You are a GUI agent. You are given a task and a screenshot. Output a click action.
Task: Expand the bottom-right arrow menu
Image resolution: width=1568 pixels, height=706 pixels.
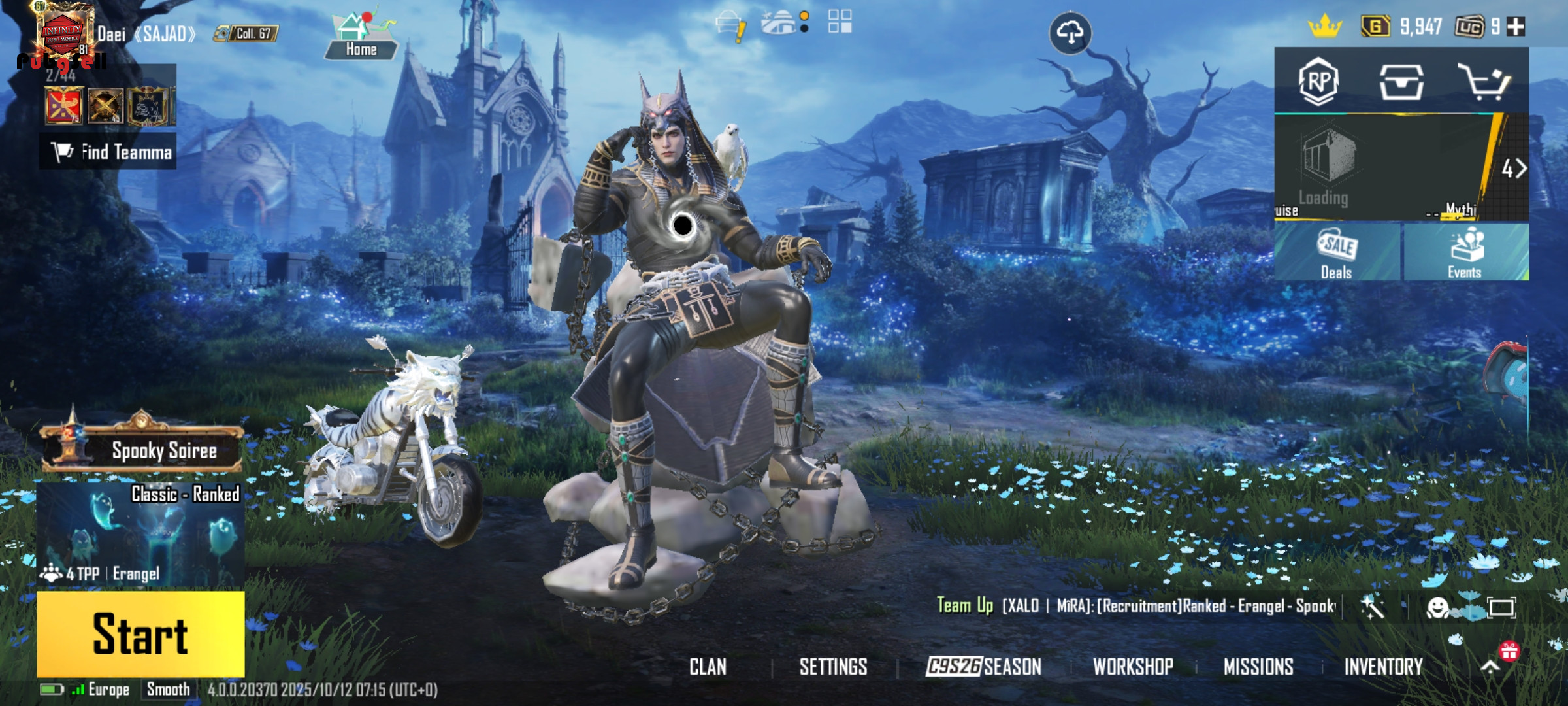coord(1490,666)
